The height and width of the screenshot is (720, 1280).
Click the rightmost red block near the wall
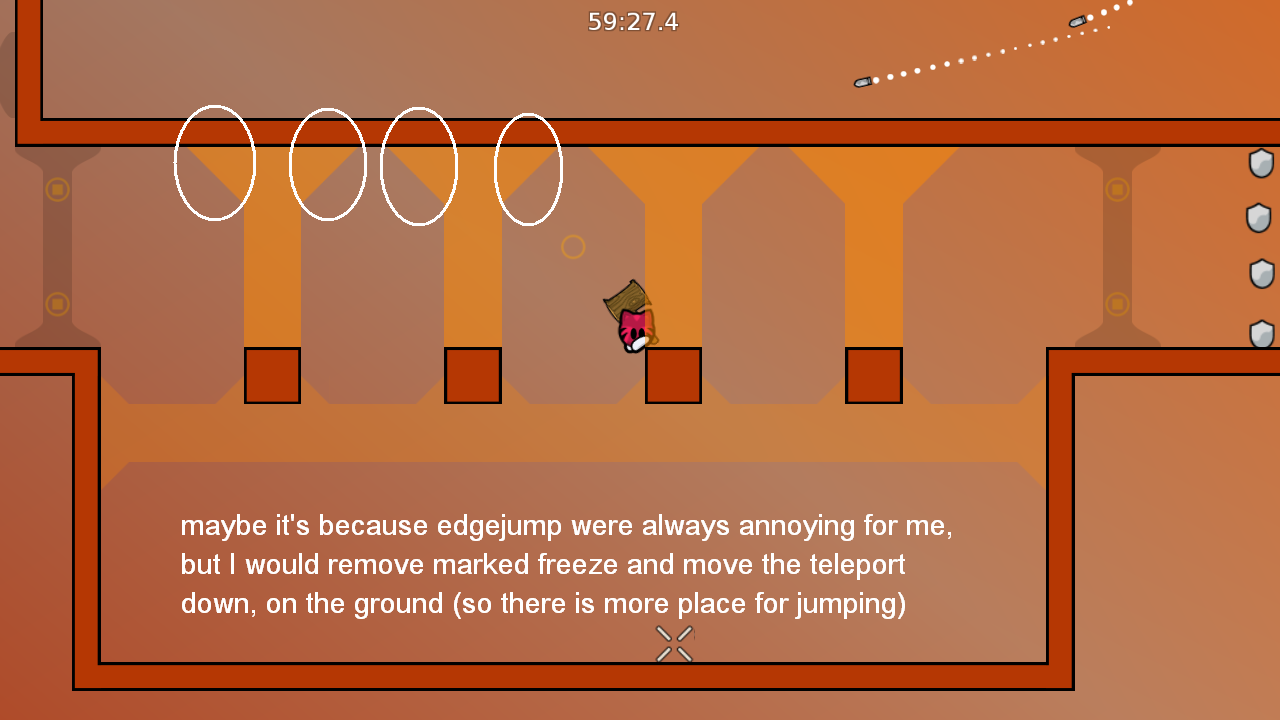[874, 375]
